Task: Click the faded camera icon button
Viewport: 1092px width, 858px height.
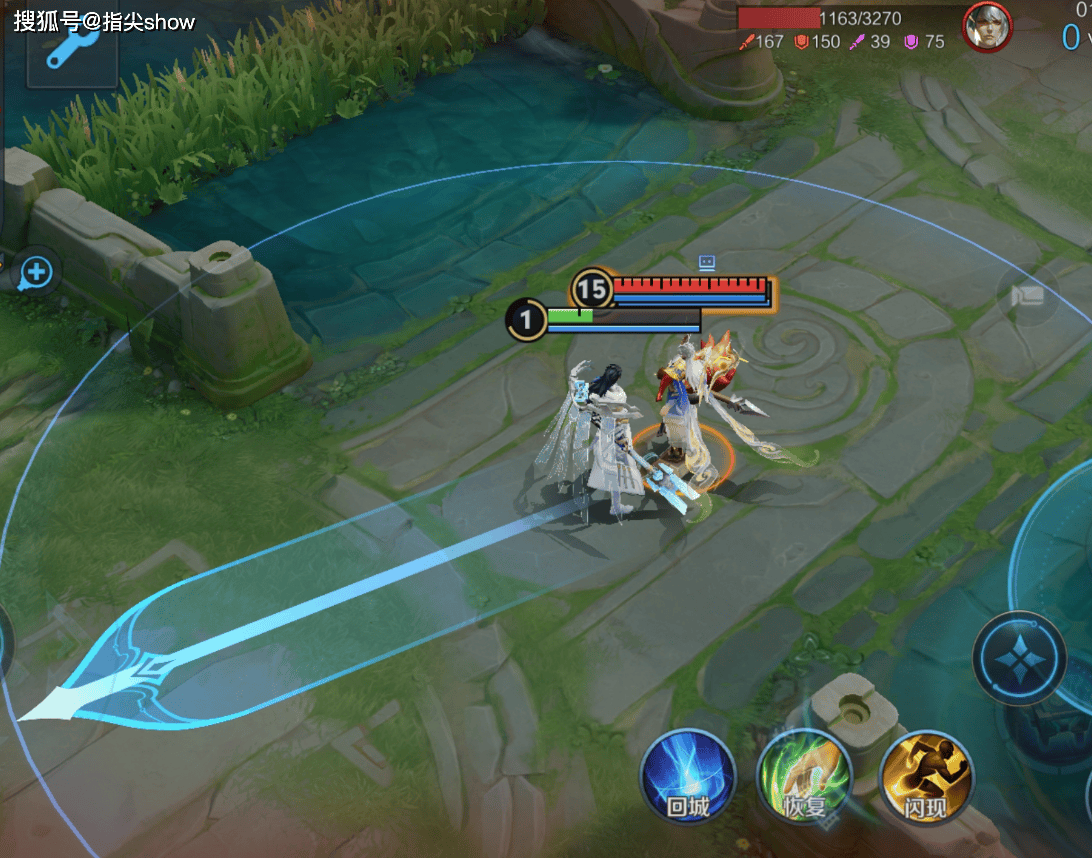Action: point(1027,295)
